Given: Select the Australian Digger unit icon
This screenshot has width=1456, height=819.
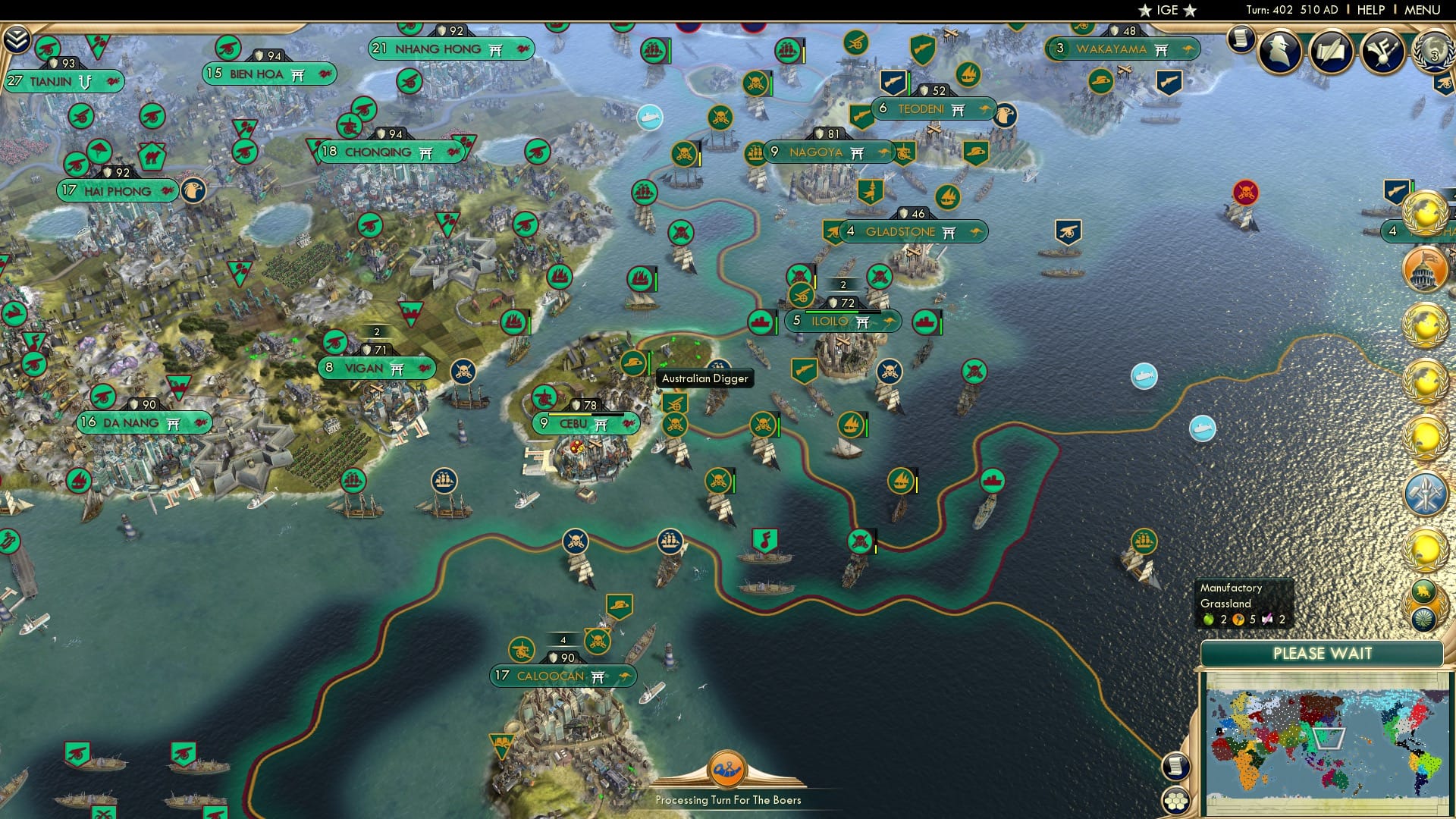Looking at the screenshot, I should (632, 363).
